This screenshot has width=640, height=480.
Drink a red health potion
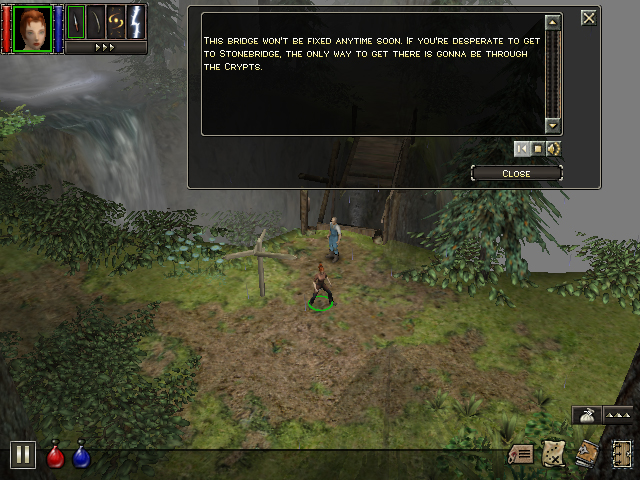point(56,456)
